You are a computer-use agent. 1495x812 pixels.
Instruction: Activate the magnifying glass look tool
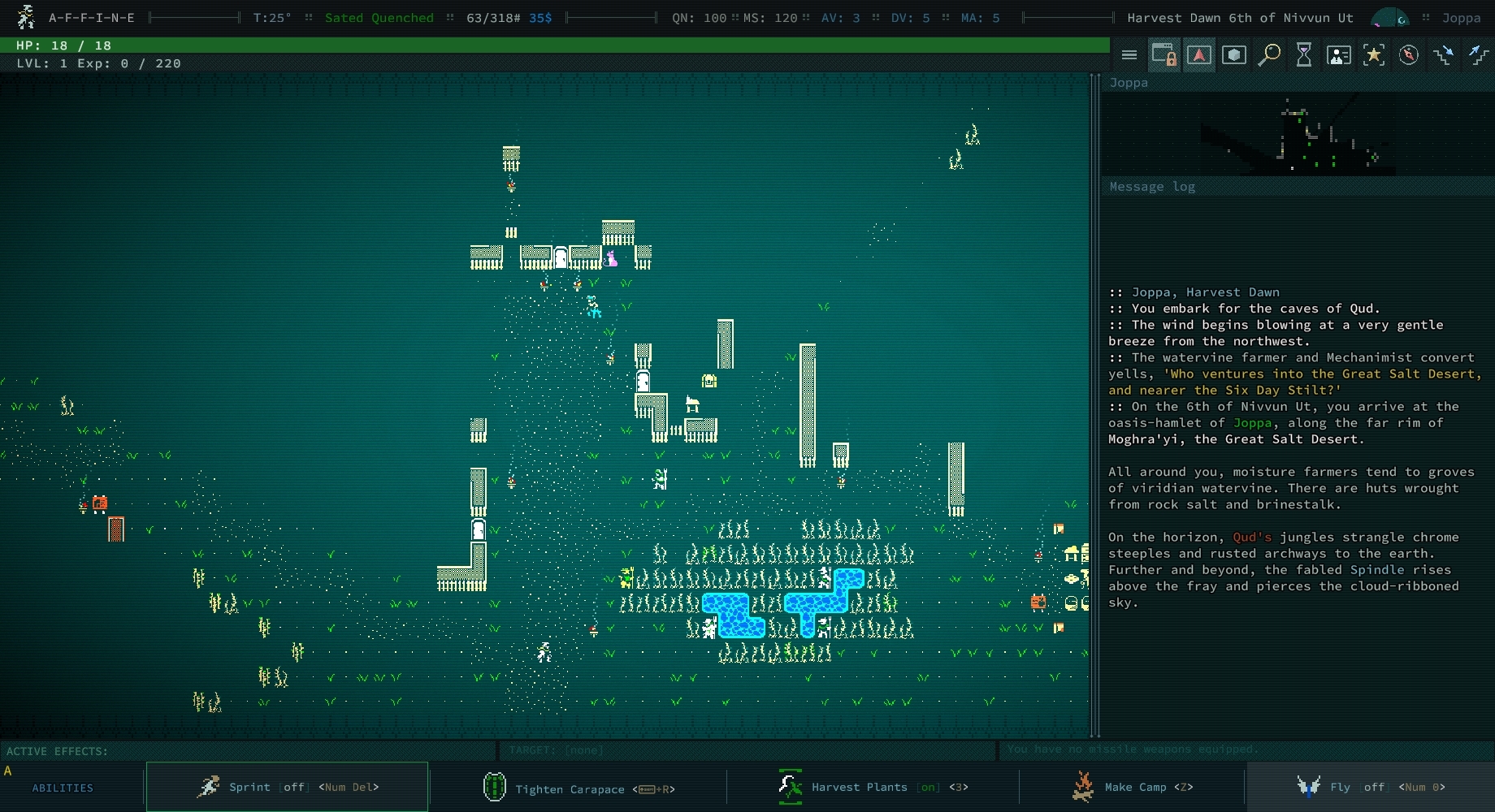coord(1268,54)
